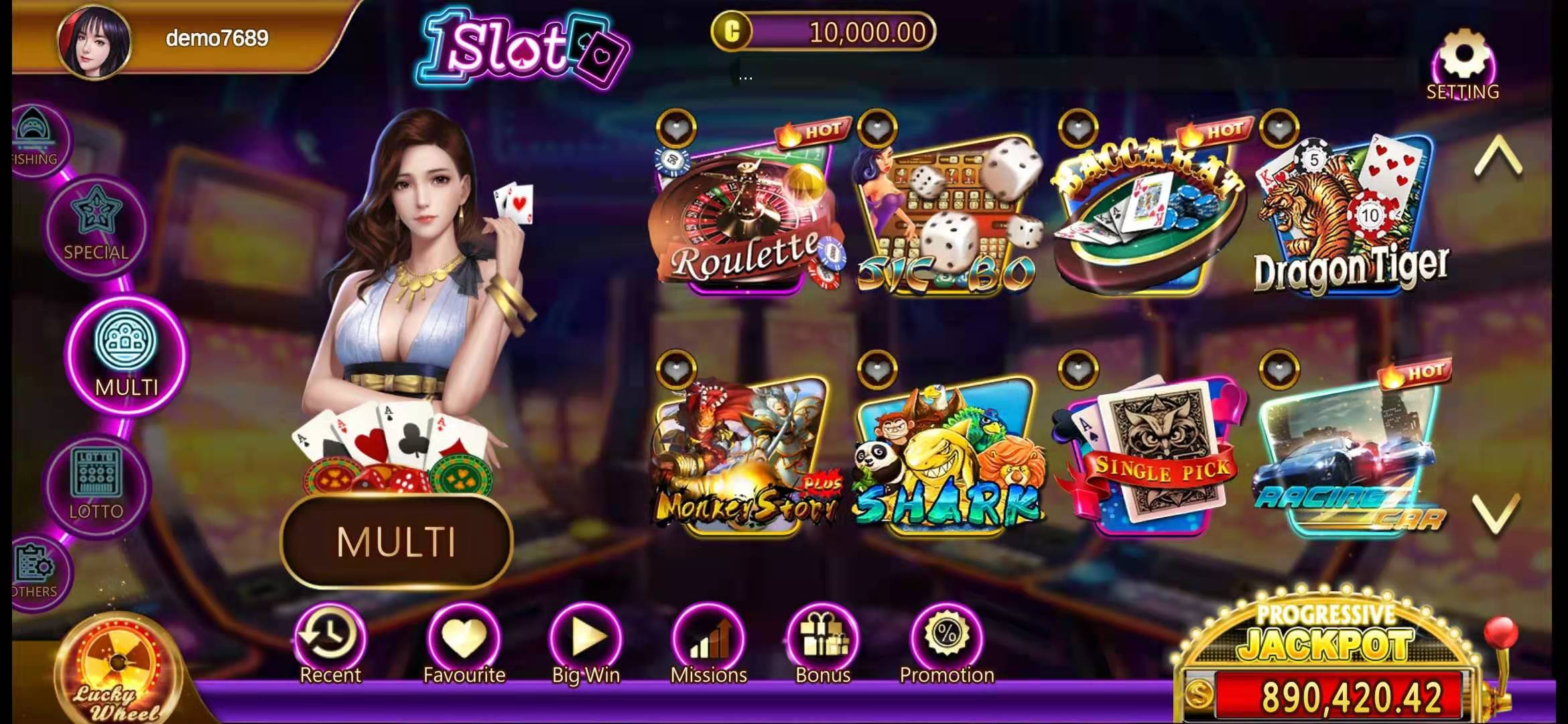Claim rewards from the Bonus button
Screen dimensions: 1568x724
[x=823, y=644]
